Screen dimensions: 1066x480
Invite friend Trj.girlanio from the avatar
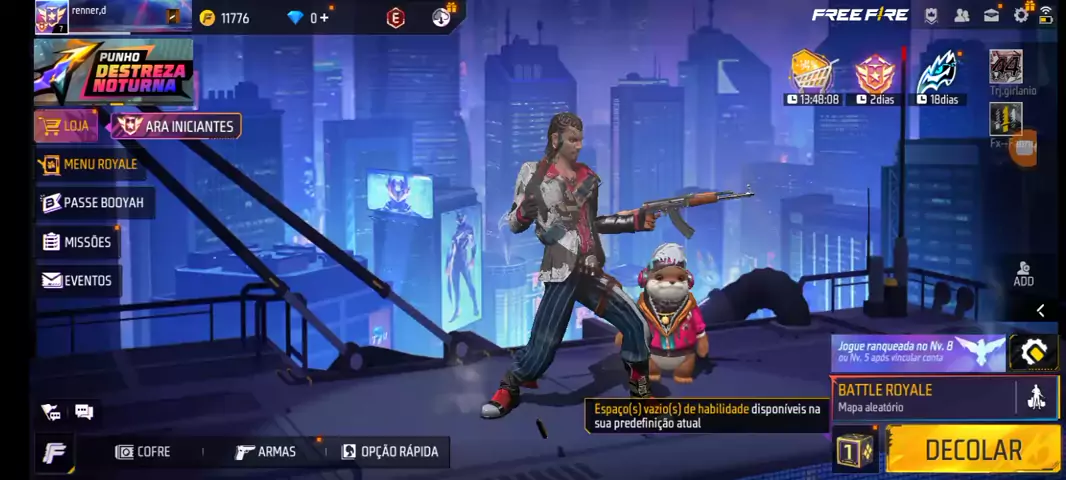[1005, 67]
